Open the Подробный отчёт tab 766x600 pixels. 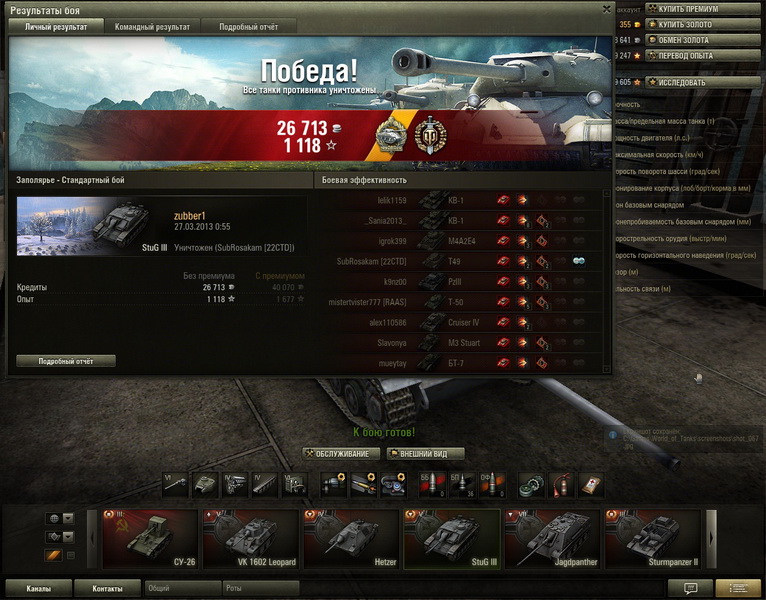pos(248,27)
